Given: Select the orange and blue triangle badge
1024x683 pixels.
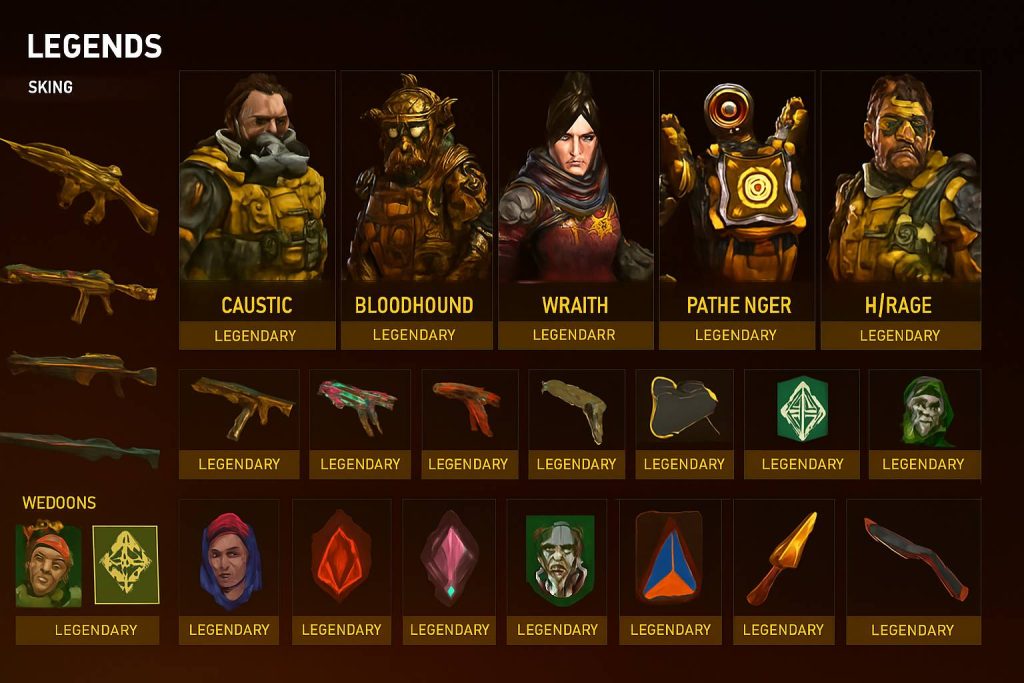Looking at the screenshot, I should [670, 560].
